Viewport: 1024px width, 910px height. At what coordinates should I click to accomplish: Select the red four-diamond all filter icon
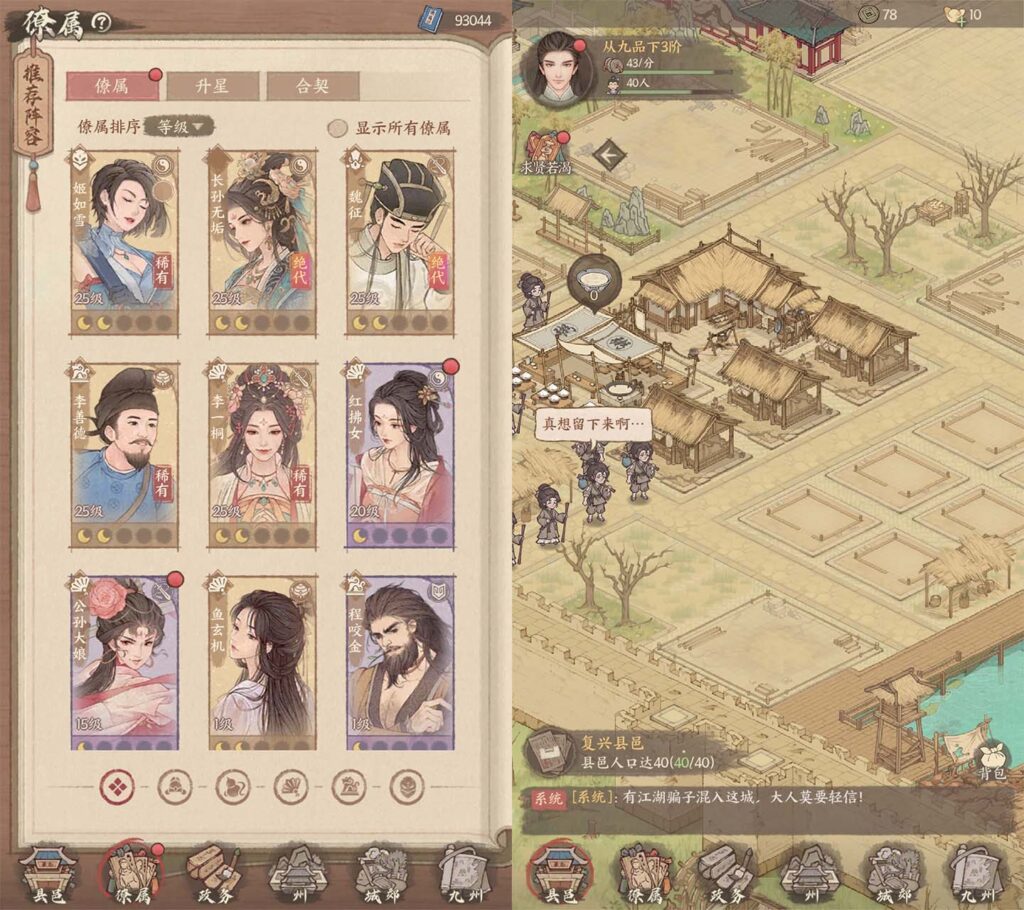click(x=120, y=787)
